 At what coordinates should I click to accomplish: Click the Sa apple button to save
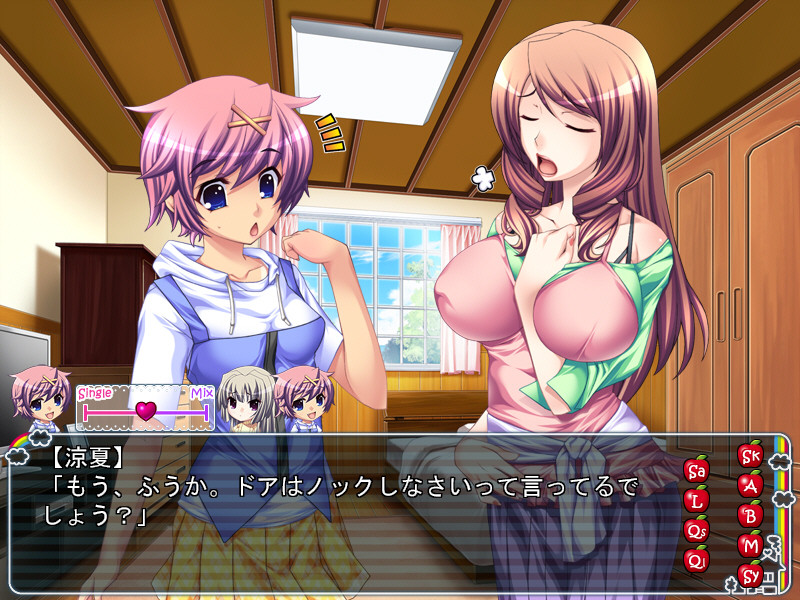[x=697, y=469]
